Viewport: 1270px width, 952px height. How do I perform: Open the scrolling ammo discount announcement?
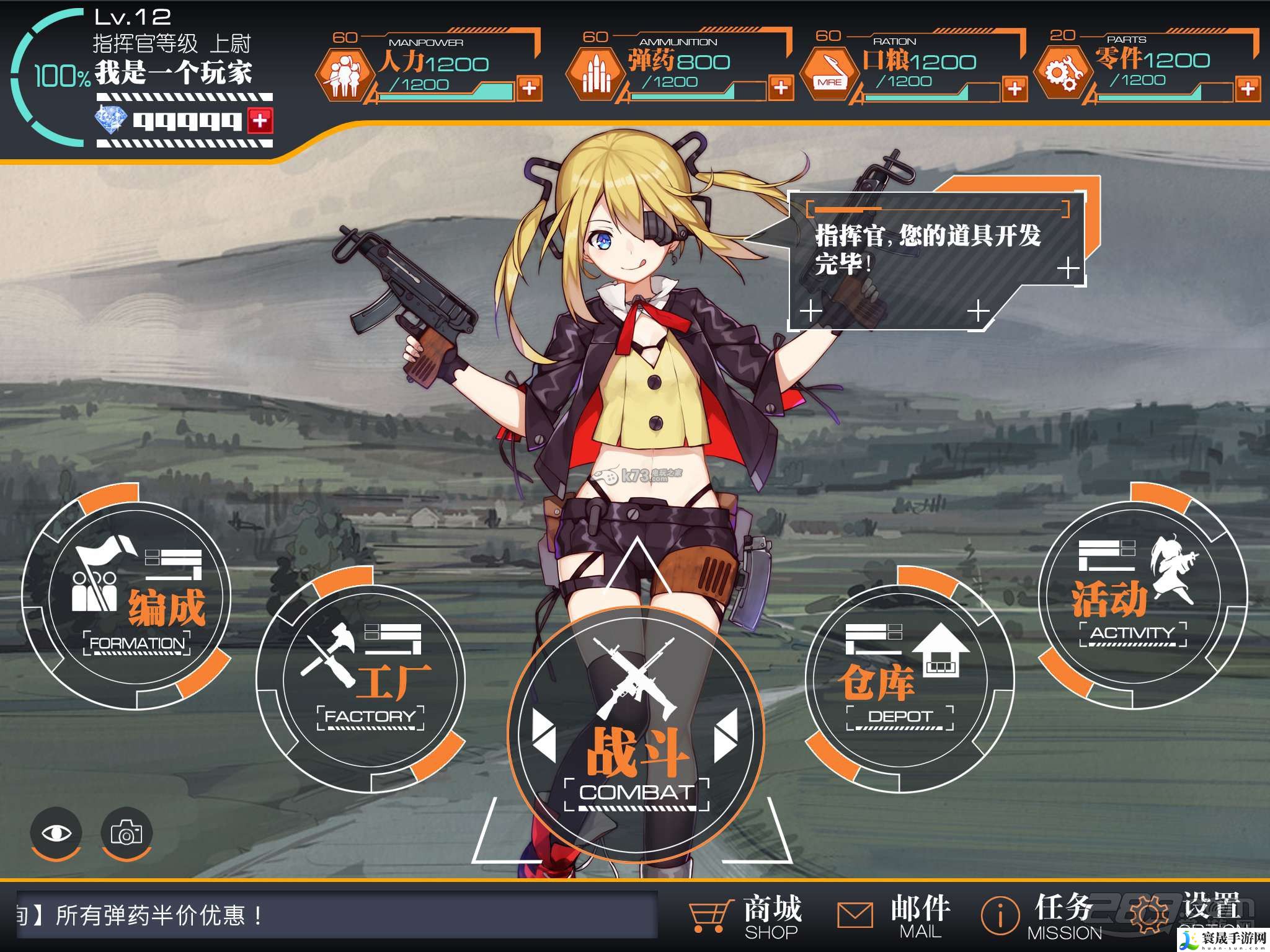point(335,915)
